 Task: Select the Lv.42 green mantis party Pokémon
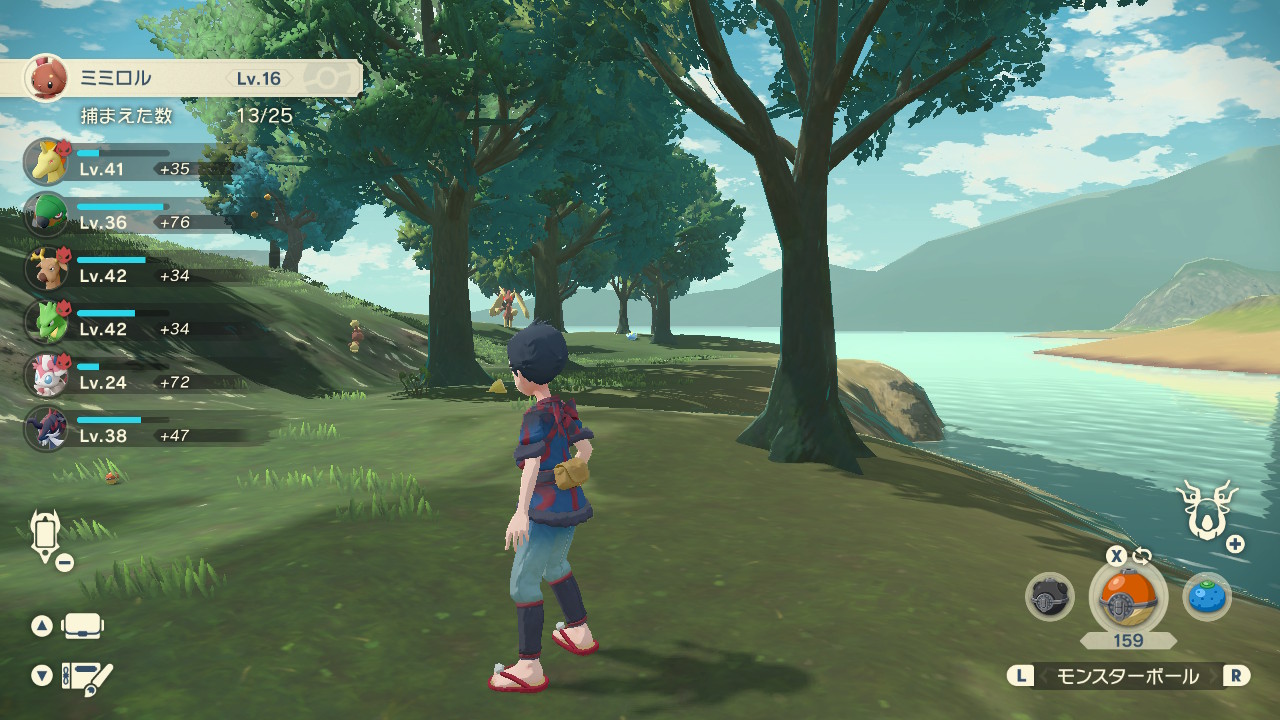pyautogui.click(x=47, y=321)
